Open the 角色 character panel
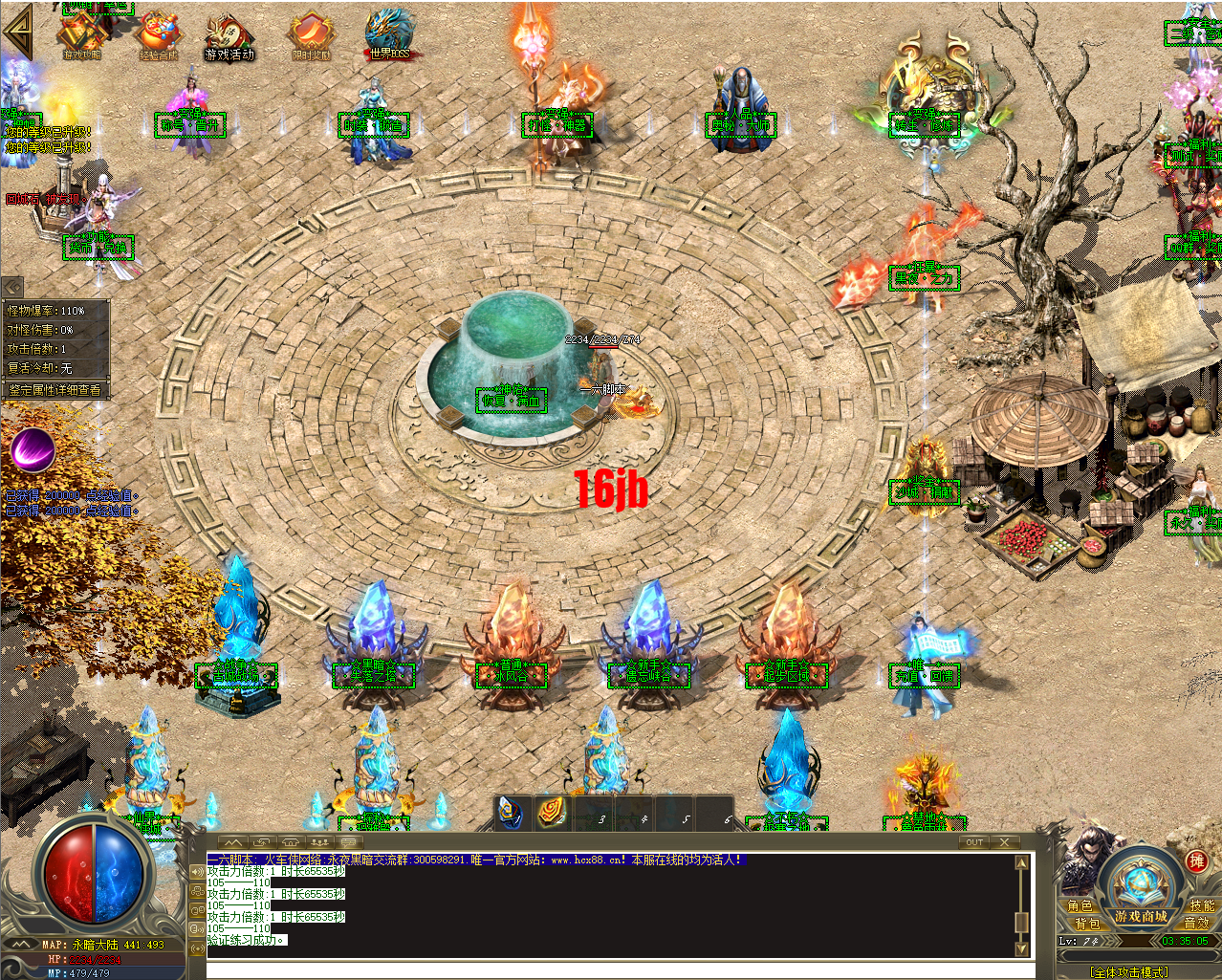 pos(1080,905)
